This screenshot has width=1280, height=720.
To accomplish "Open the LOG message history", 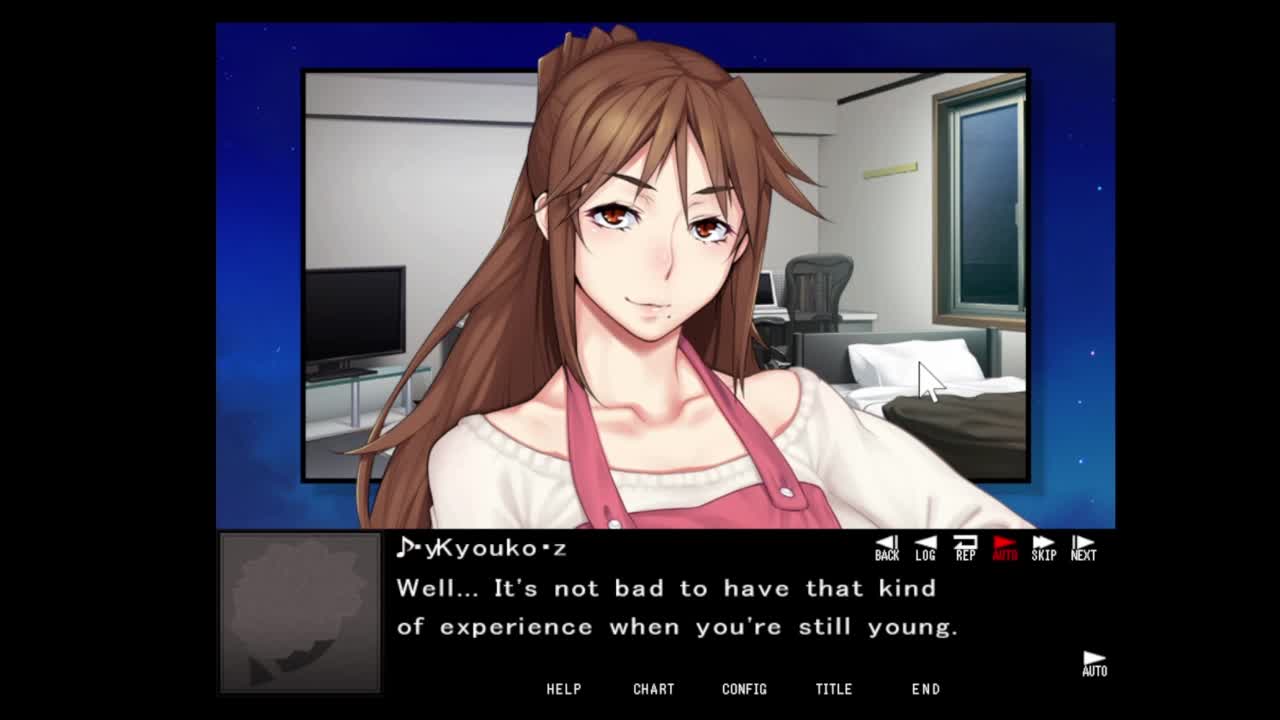I will coord(925,548).
